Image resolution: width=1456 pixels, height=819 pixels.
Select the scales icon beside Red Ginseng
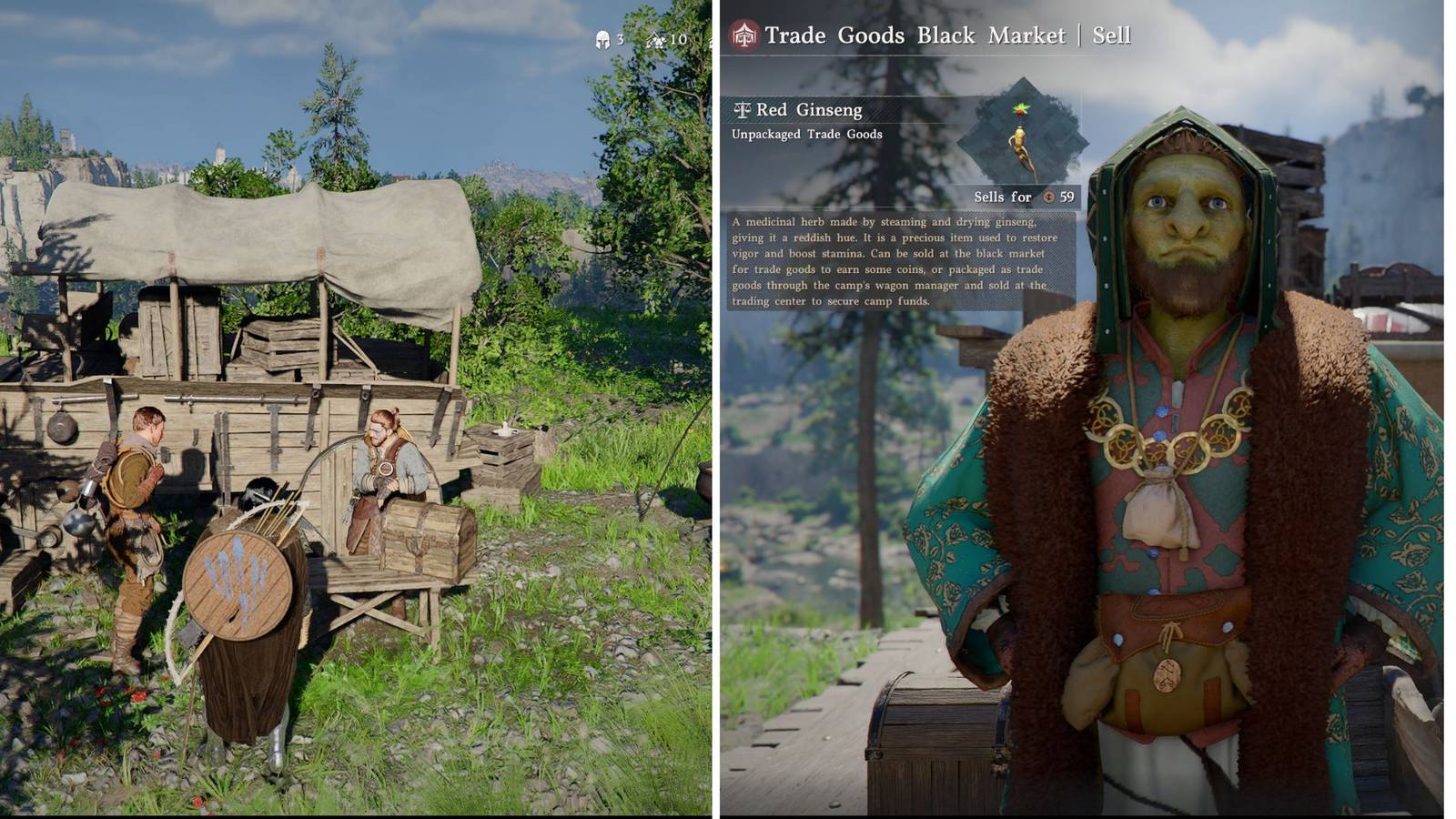(743, 108)
